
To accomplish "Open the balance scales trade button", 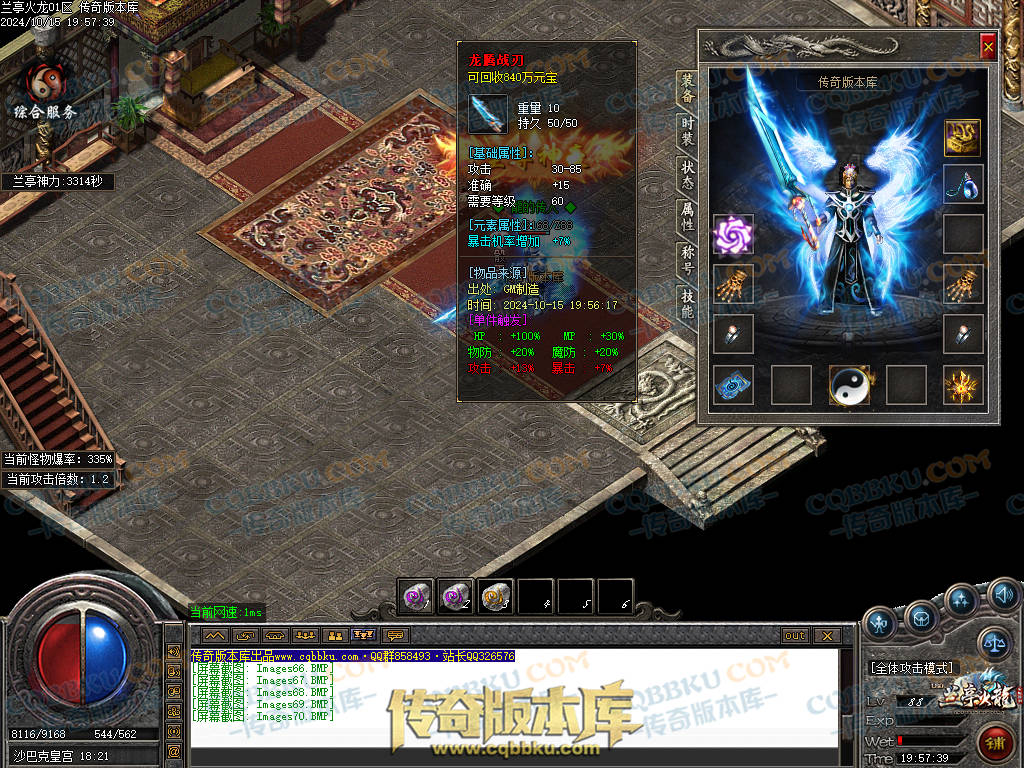I will [994, 644].
